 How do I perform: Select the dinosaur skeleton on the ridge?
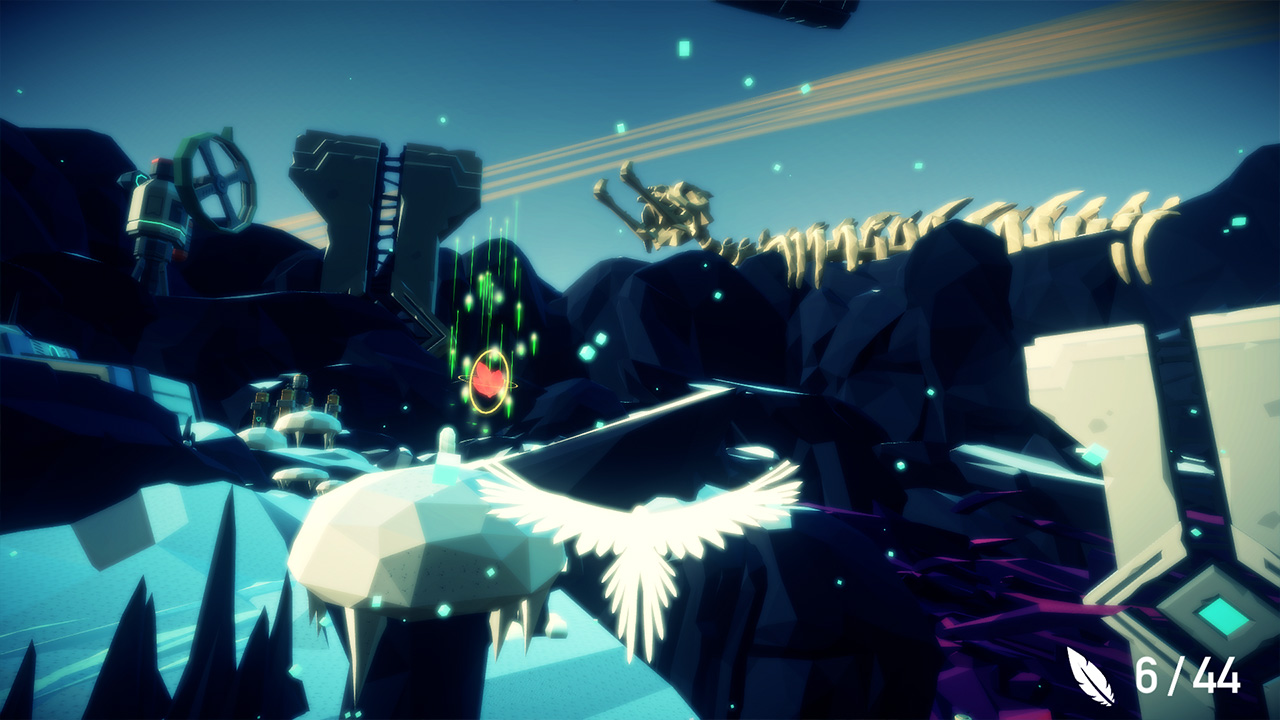(x=900, y=225)
